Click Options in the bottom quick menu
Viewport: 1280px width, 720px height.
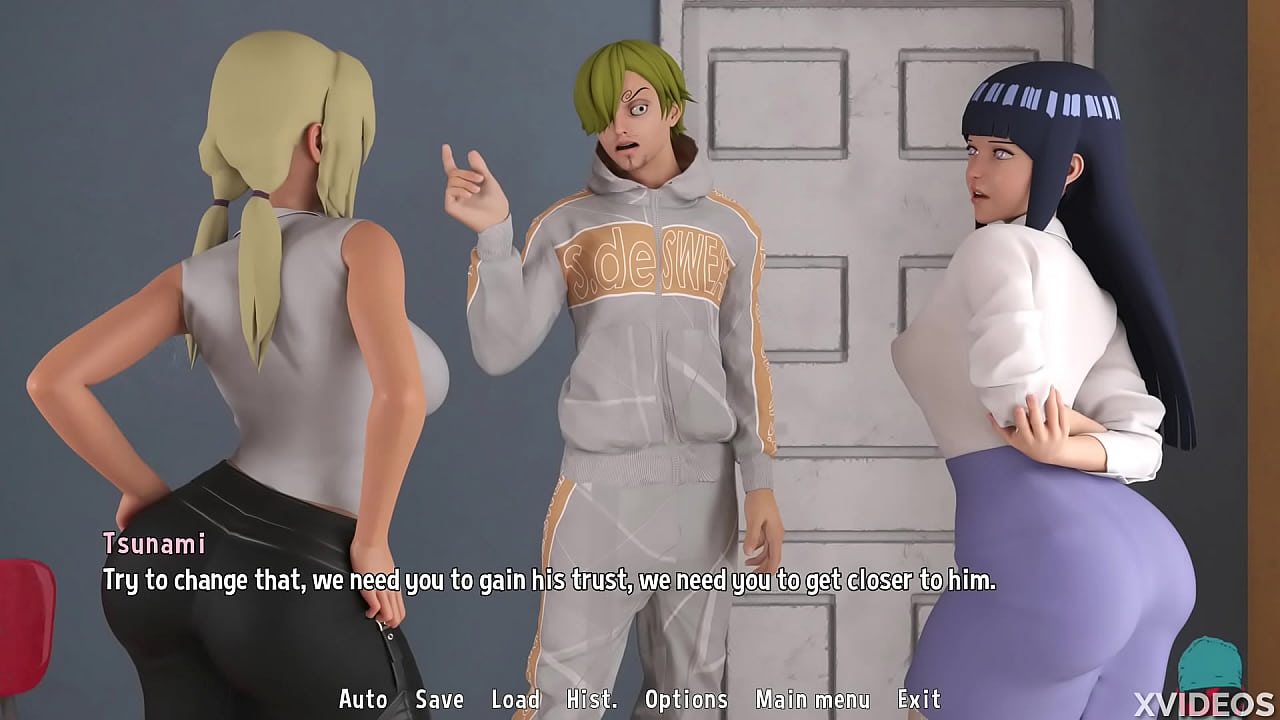(687, 699)
